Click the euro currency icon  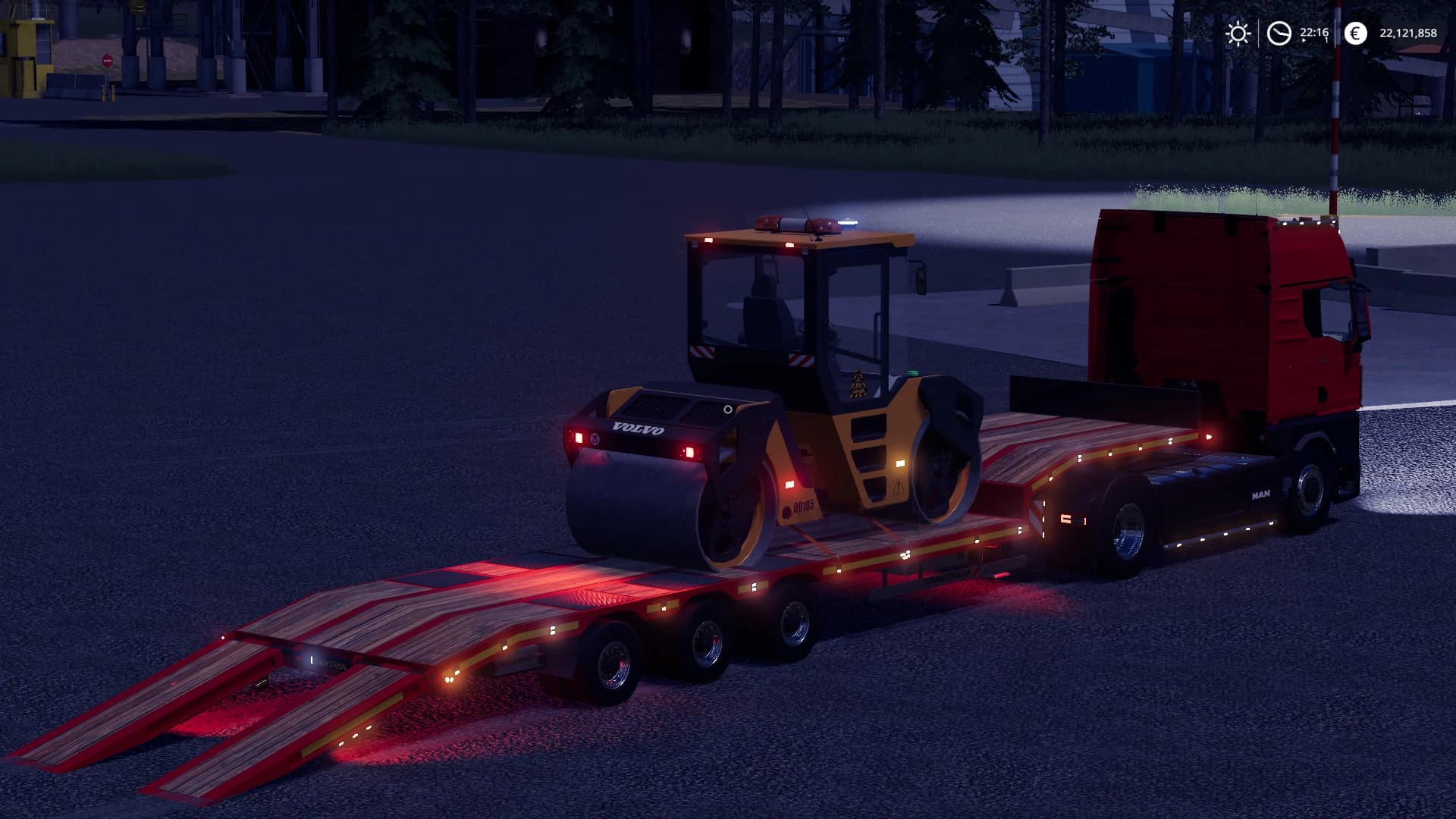click(1354, 33)
